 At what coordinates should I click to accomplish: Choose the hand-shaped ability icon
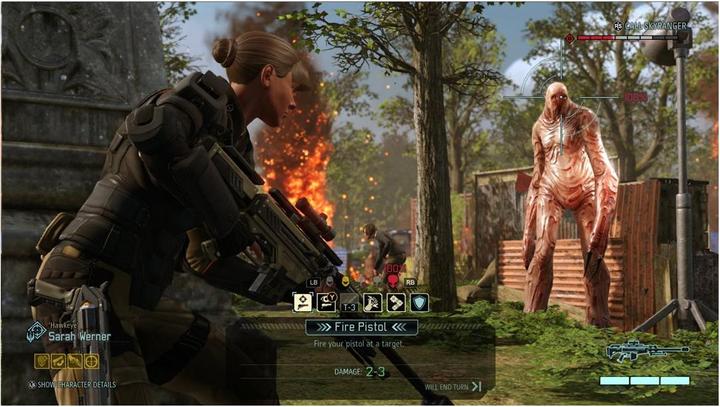(x=372, y=302)
